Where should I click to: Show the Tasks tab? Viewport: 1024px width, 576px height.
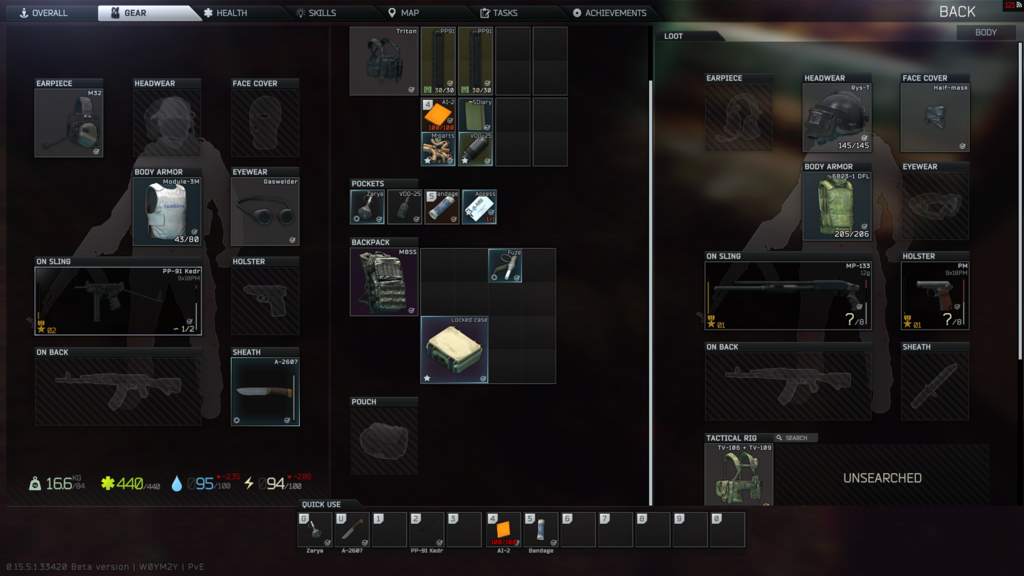[498, 13]
